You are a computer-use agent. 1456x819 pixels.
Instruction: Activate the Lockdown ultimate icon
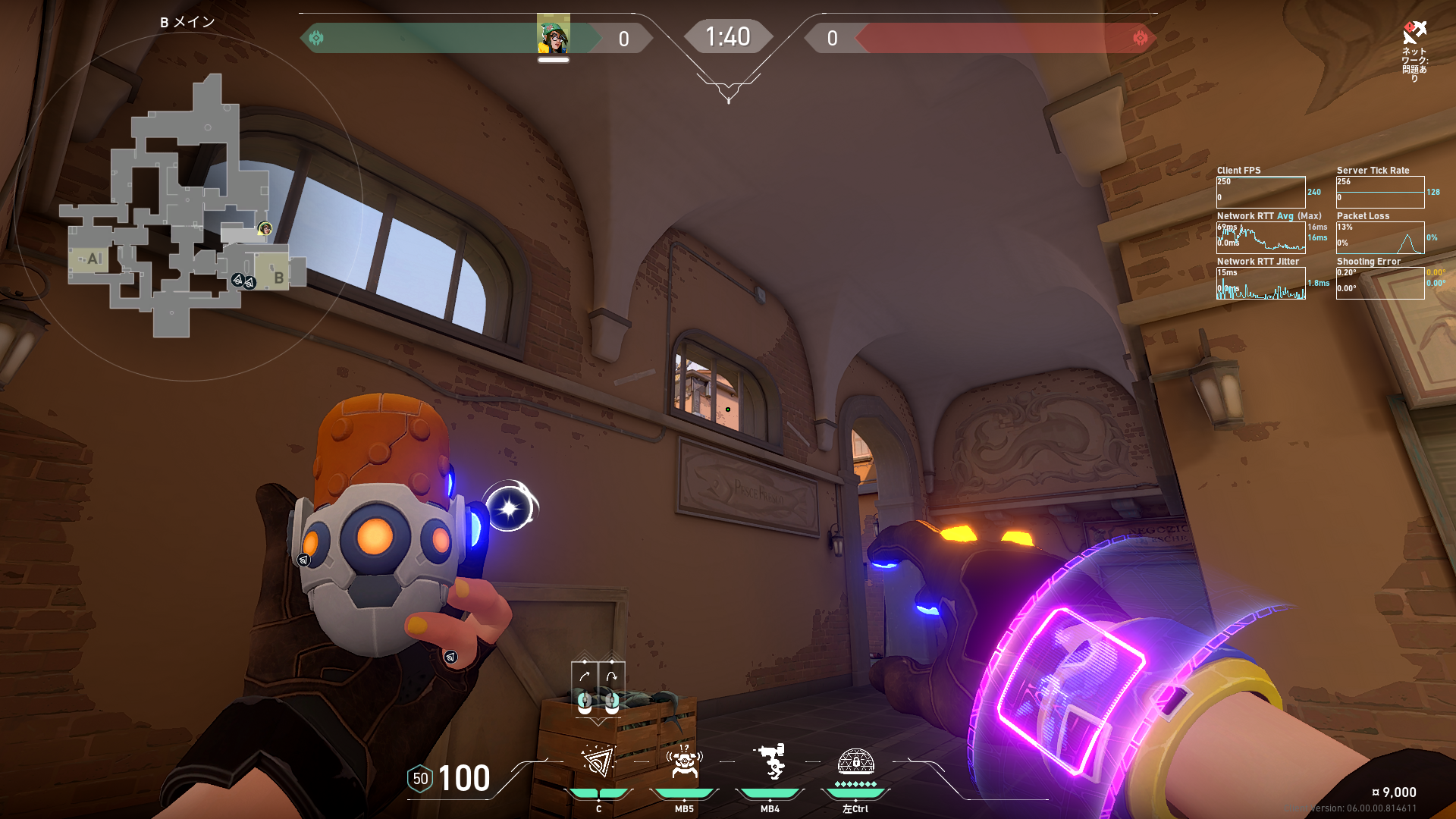click(x=855, y=762)
